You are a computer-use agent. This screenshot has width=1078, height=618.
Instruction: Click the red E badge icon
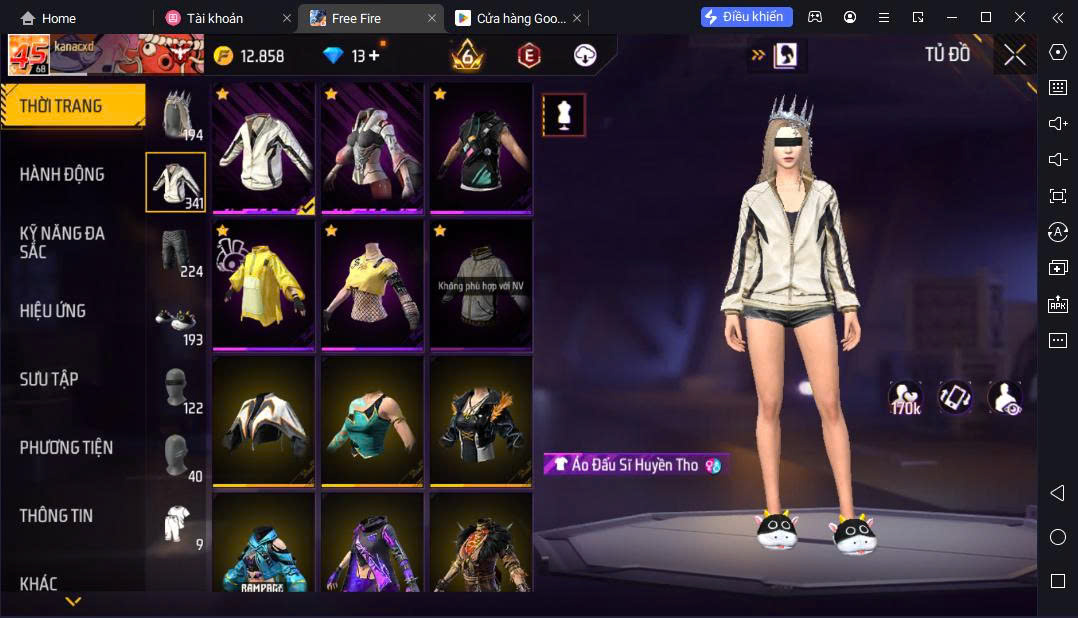(528, 56)
